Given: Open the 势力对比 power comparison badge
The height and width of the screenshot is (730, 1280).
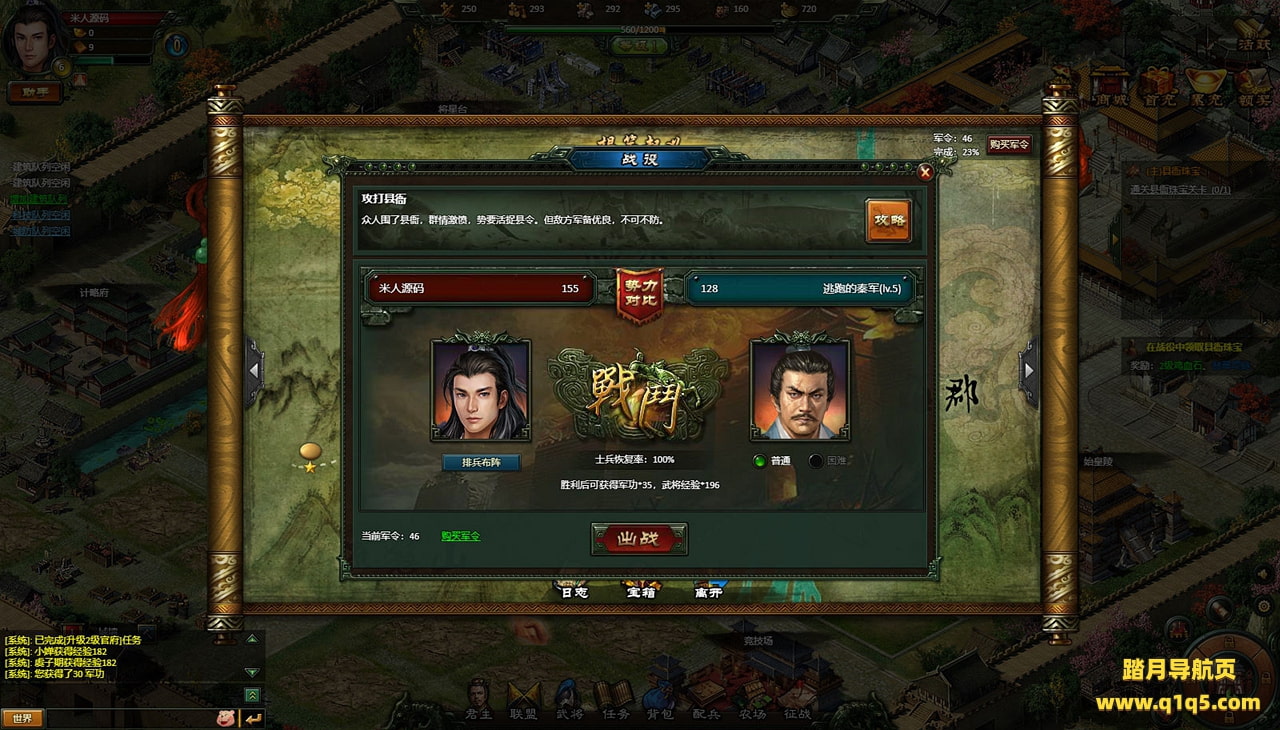Looking at the screenshot, I should [640, 293].
